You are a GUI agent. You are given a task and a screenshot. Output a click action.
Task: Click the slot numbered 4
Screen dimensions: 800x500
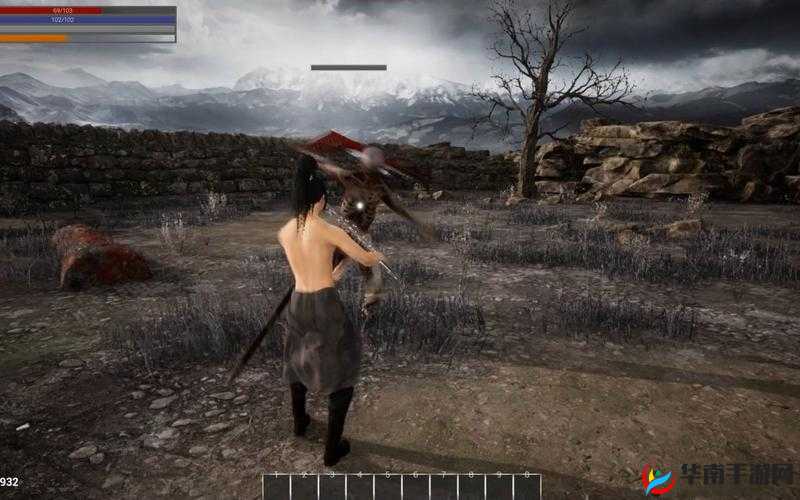point(360,487)
